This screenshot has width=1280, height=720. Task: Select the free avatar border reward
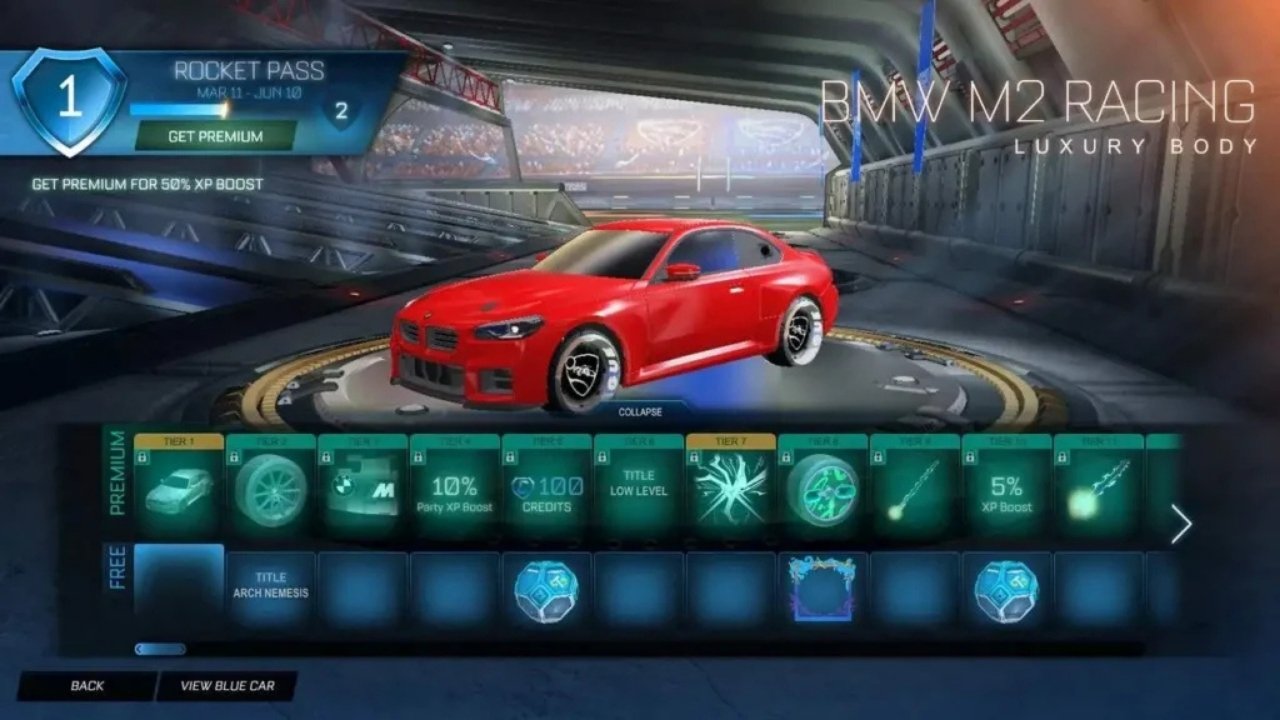pyautogui.click(x=823, y=589)
